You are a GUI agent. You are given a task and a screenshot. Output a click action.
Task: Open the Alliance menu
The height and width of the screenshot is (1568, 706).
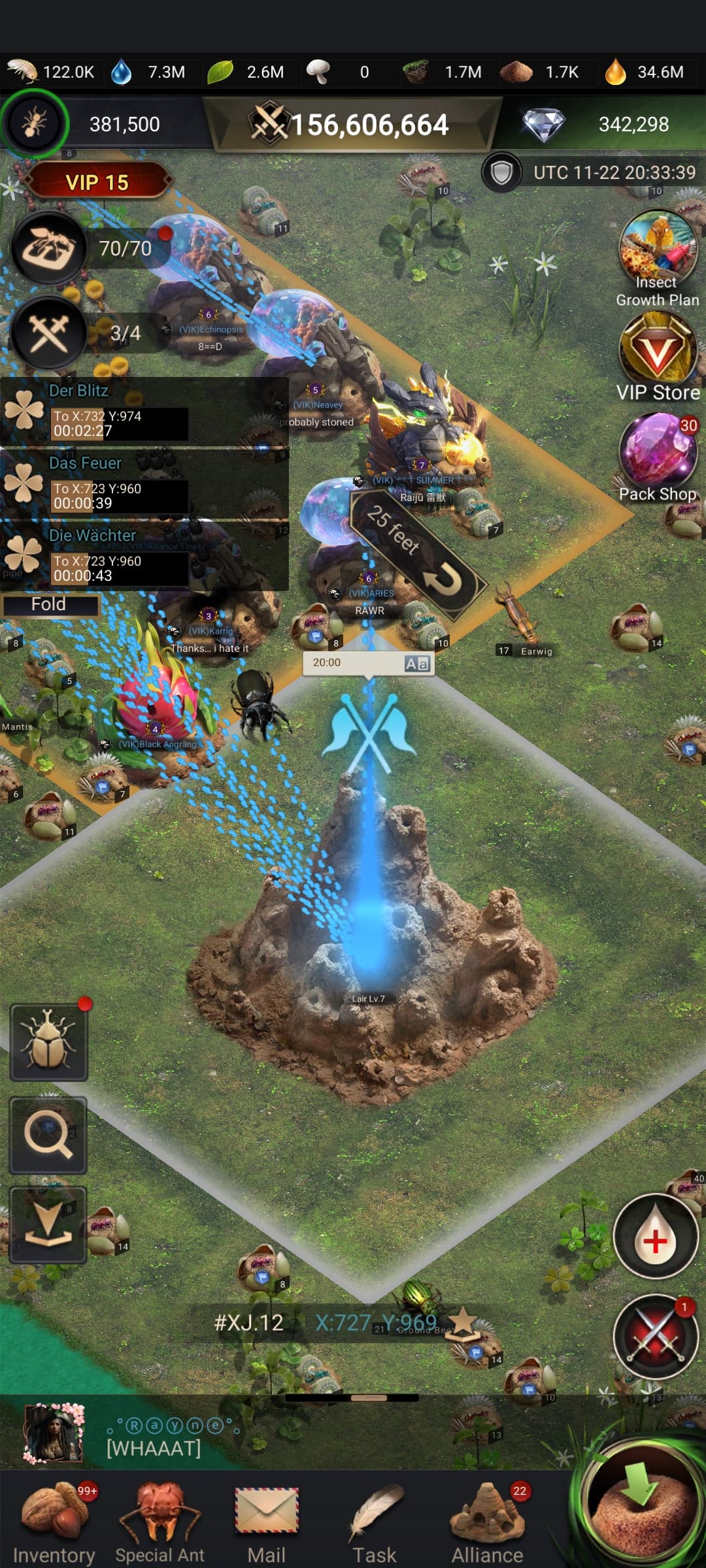[x=487, y=1522]
